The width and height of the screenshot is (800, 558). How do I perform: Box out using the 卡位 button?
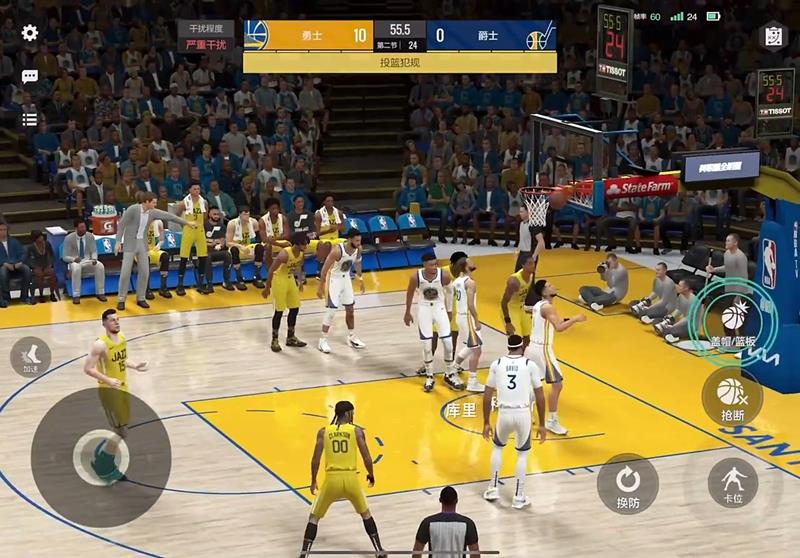tap(733, 483)
